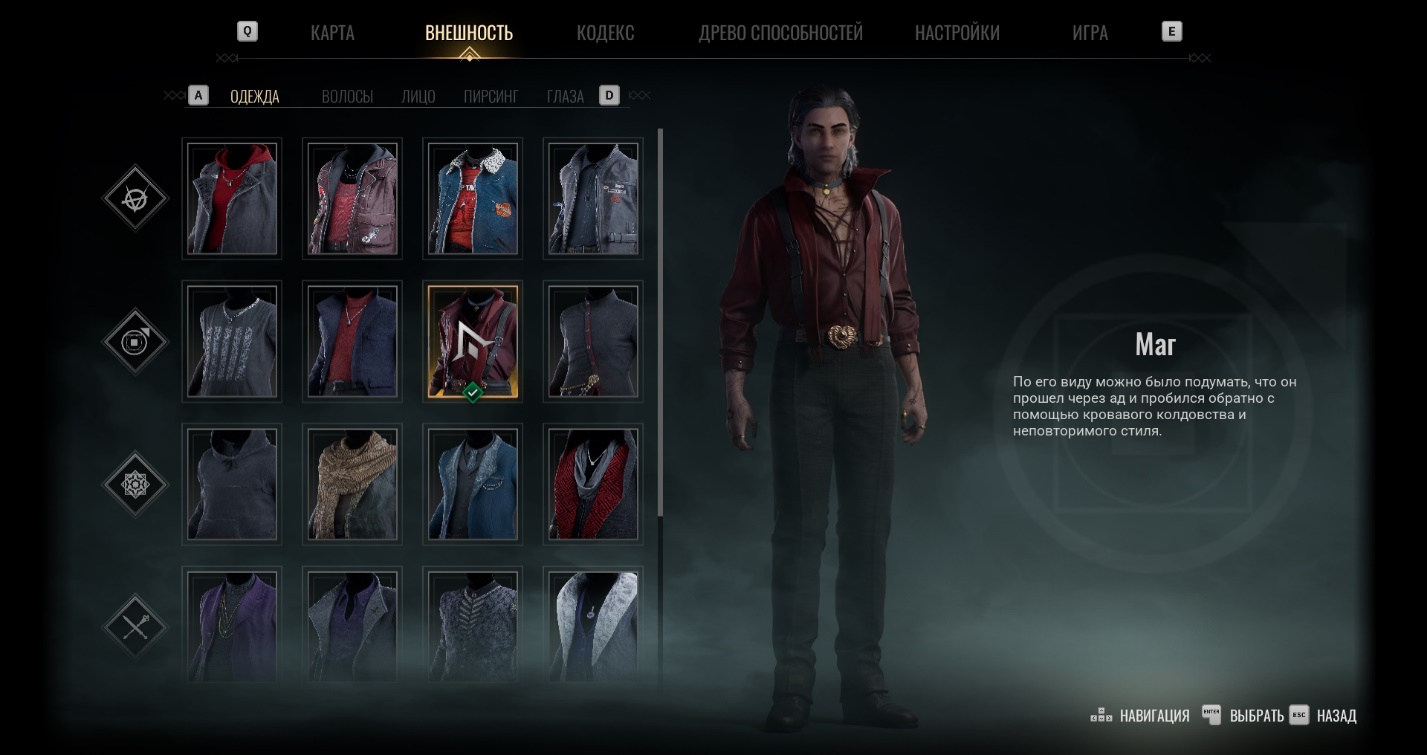Choose the plain dark grey hoodie outfit
Viewport: 1427px width, 755px height.
pyautogui.click(x=232, y=484)
